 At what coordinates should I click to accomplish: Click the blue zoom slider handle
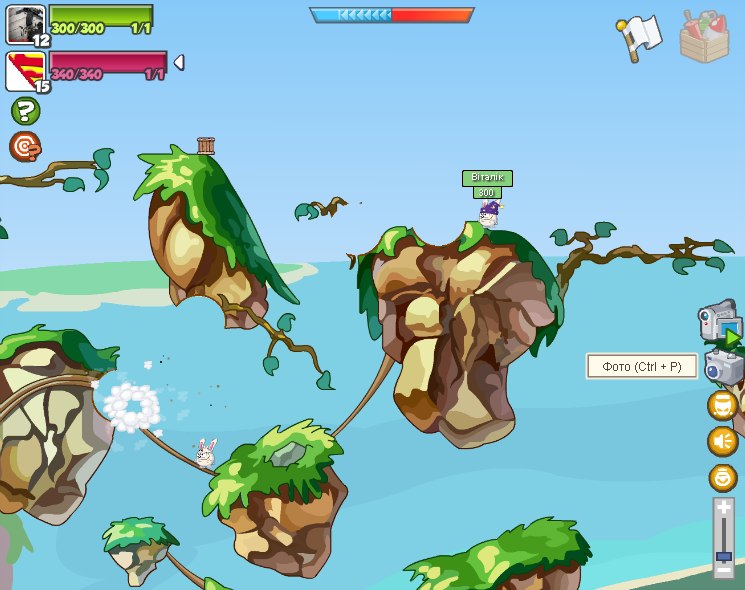[x=723, y=555]
